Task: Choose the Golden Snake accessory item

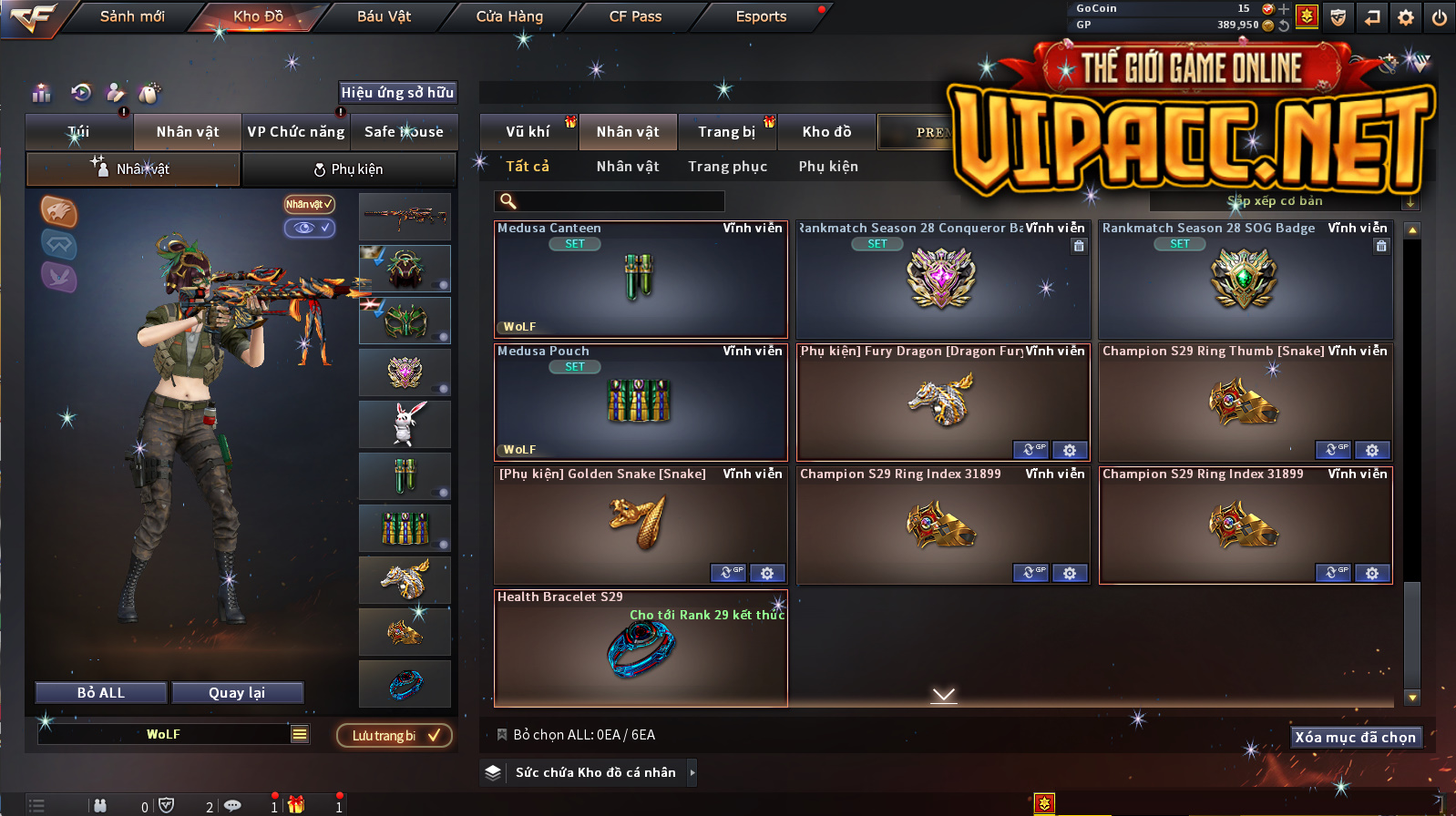Action: click(641, 525)
